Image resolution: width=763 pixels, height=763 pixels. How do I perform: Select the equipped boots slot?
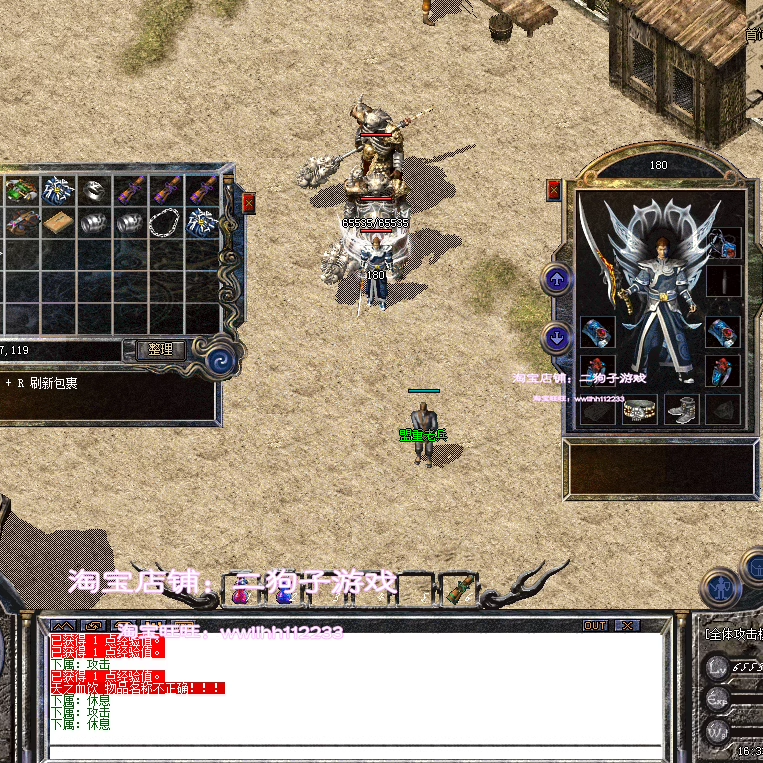tap(681, 410)
